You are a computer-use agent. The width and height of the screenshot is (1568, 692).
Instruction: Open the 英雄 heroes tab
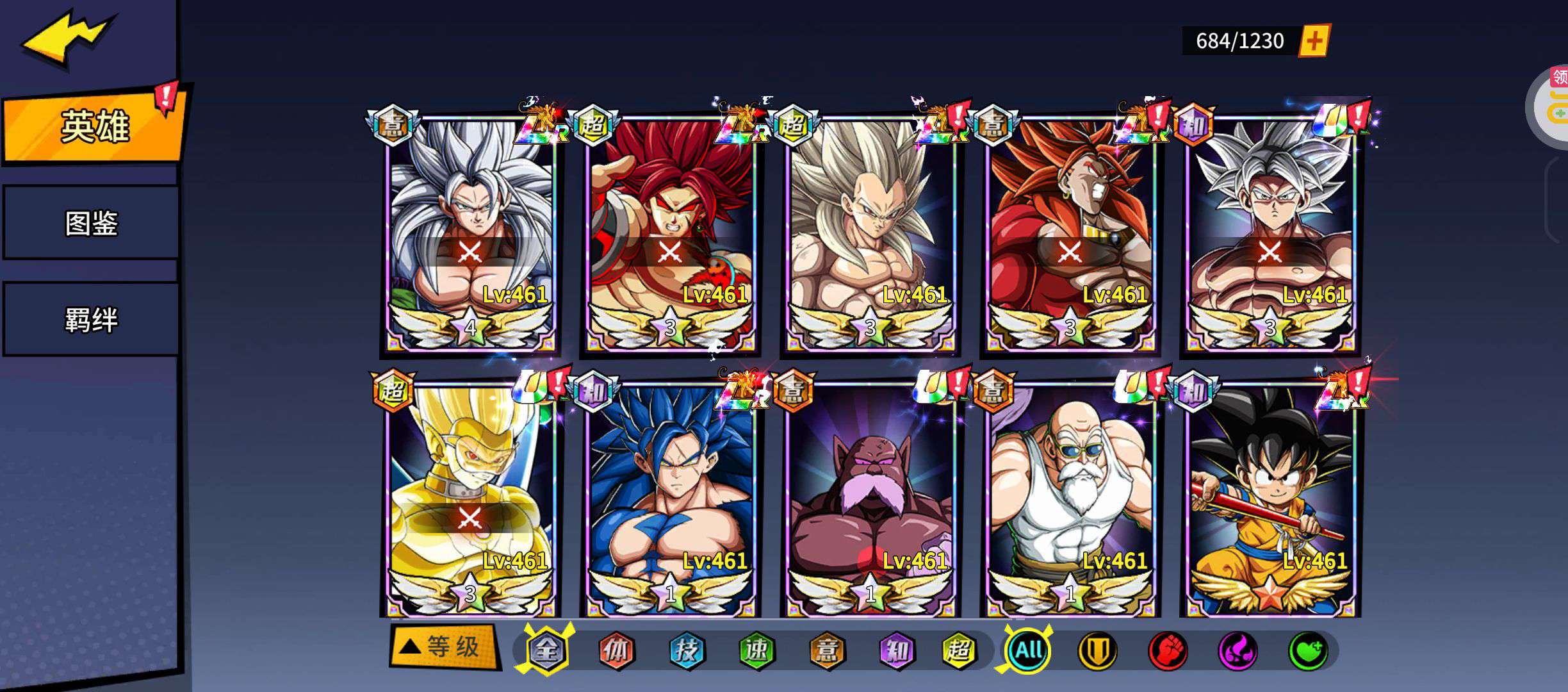94,126
